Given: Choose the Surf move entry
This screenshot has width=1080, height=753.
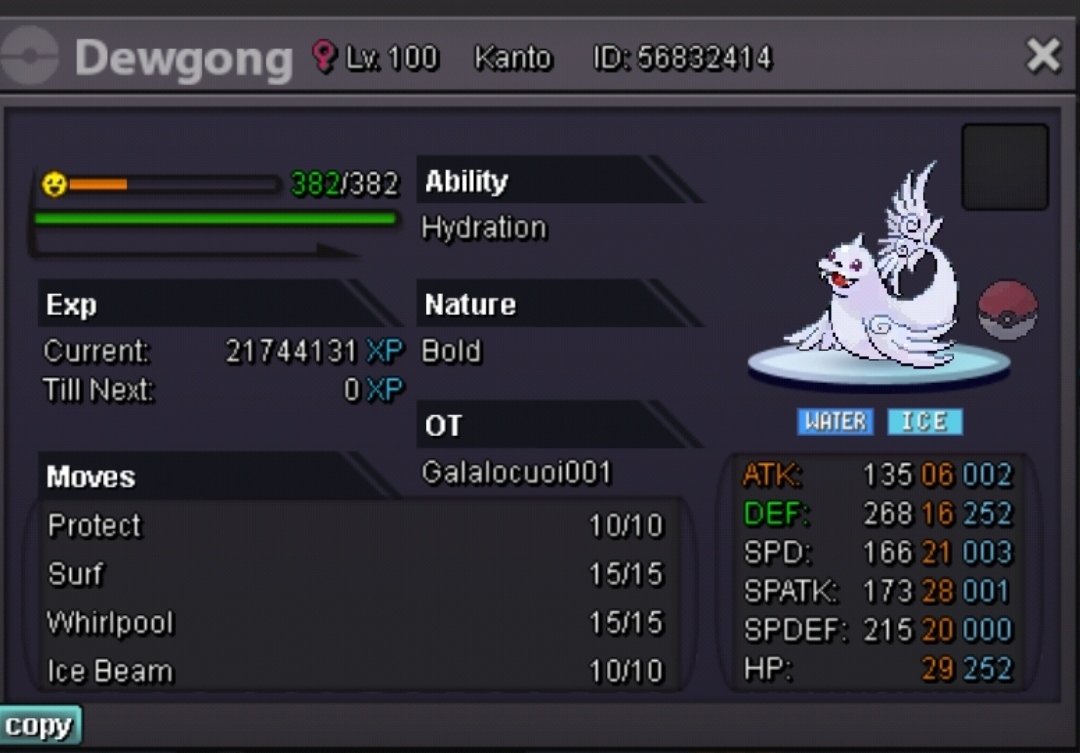Looking at the screenshot, I should [x=355, y=574].
